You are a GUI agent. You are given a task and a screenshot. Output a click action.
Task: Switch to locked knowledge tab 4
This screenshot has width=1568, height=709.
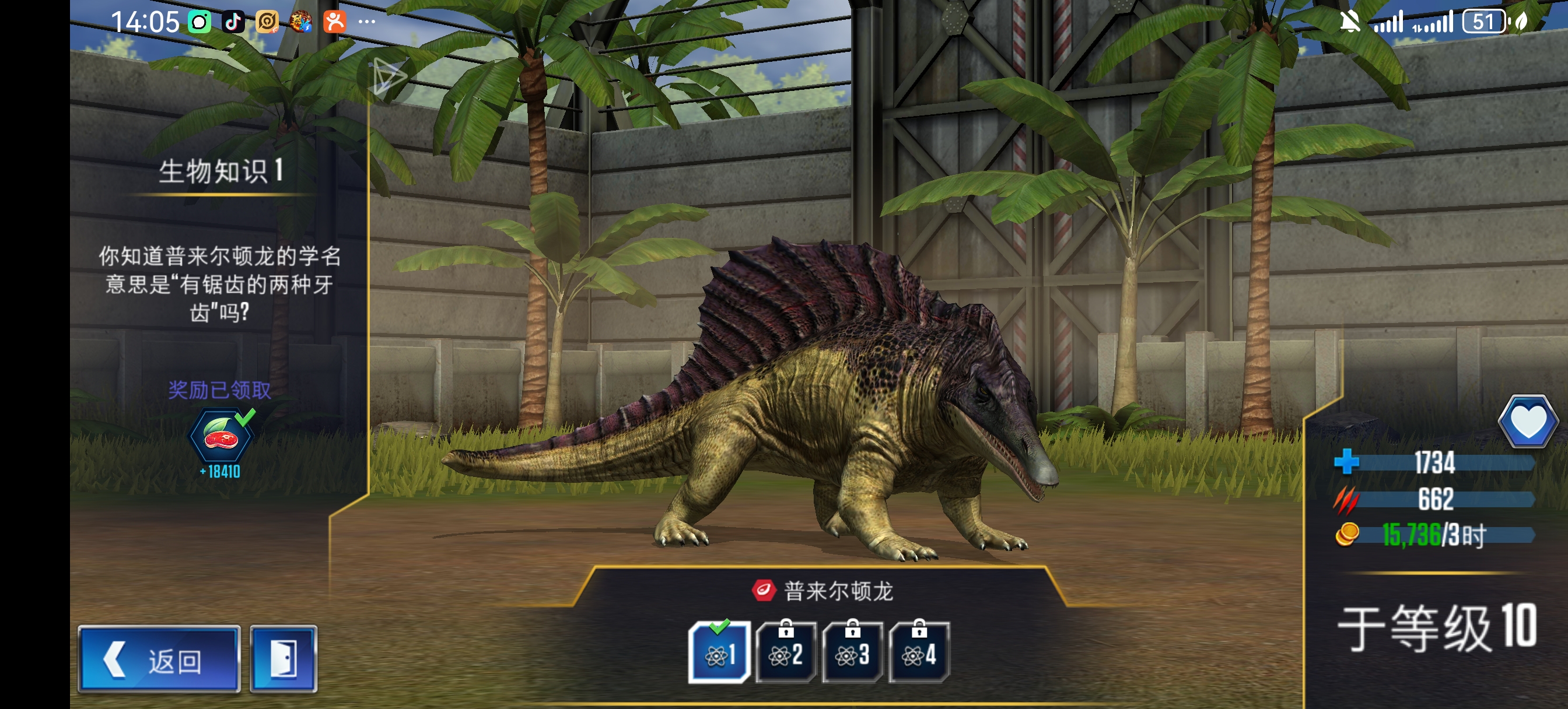click(x=919, y=654)
